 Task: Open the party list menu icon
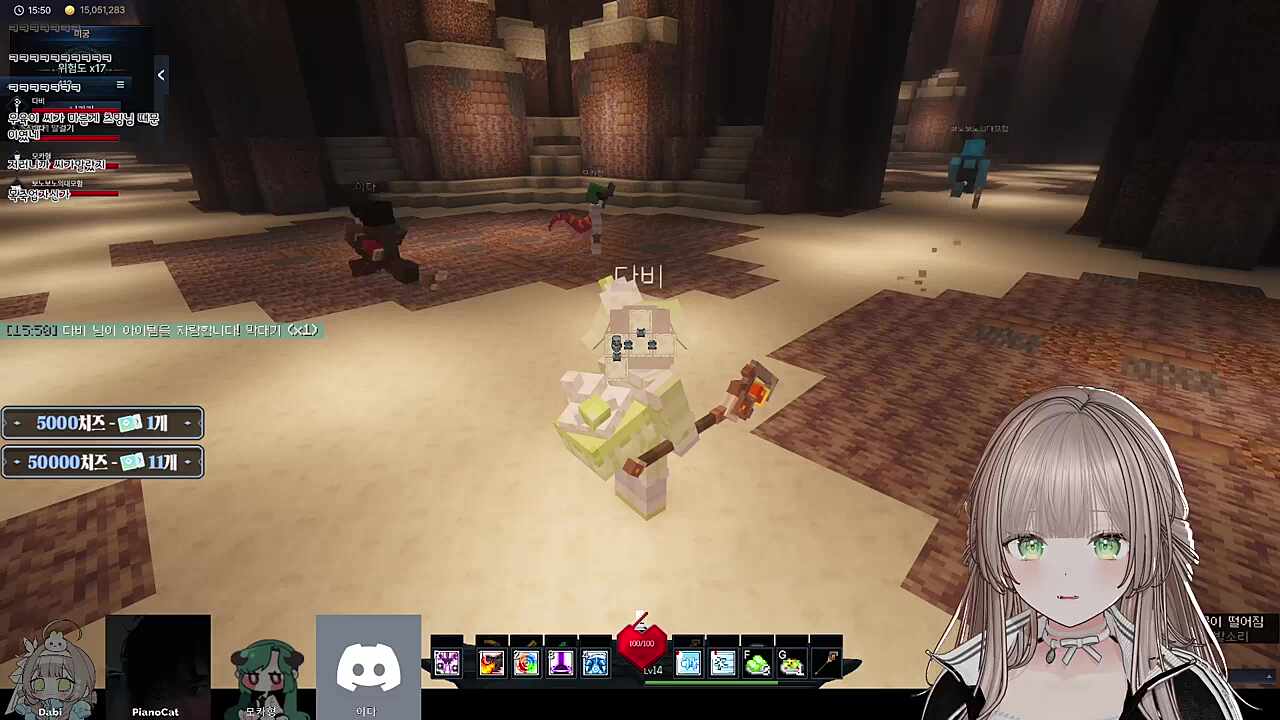pos(120,85)
